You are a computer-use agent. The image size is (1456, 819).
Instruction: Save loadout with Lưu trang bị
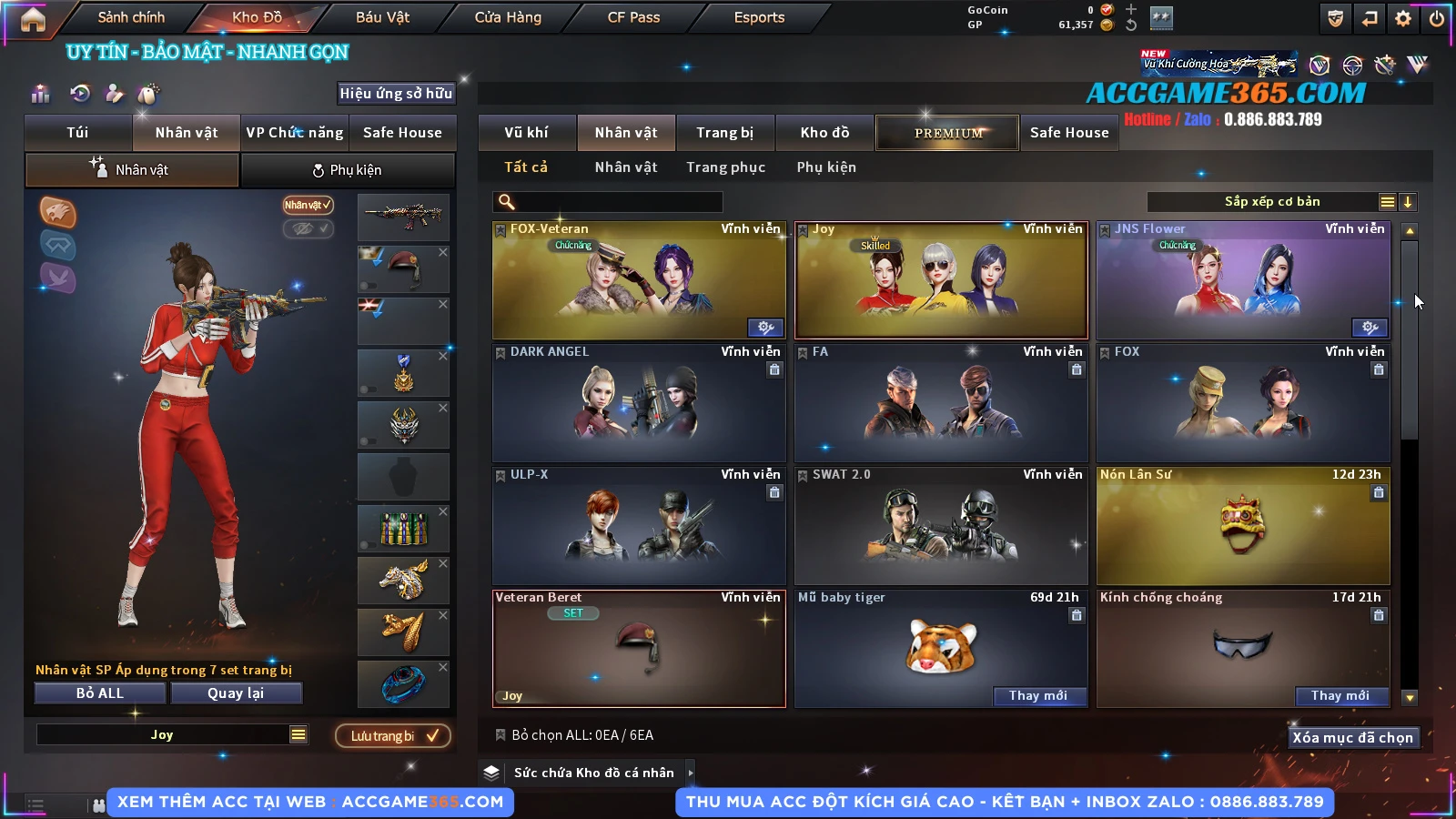click(393, 736)
